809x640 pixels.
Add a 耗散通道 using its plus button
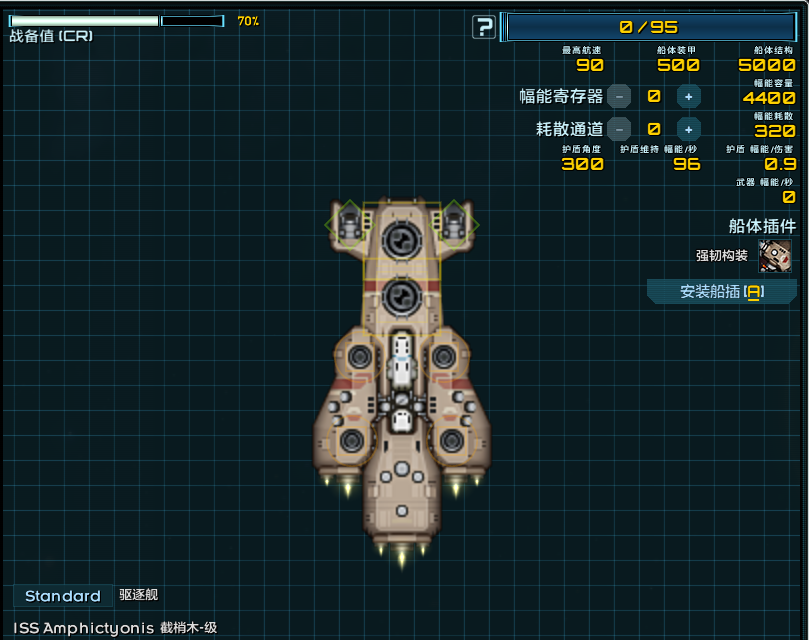coord(688,129)
